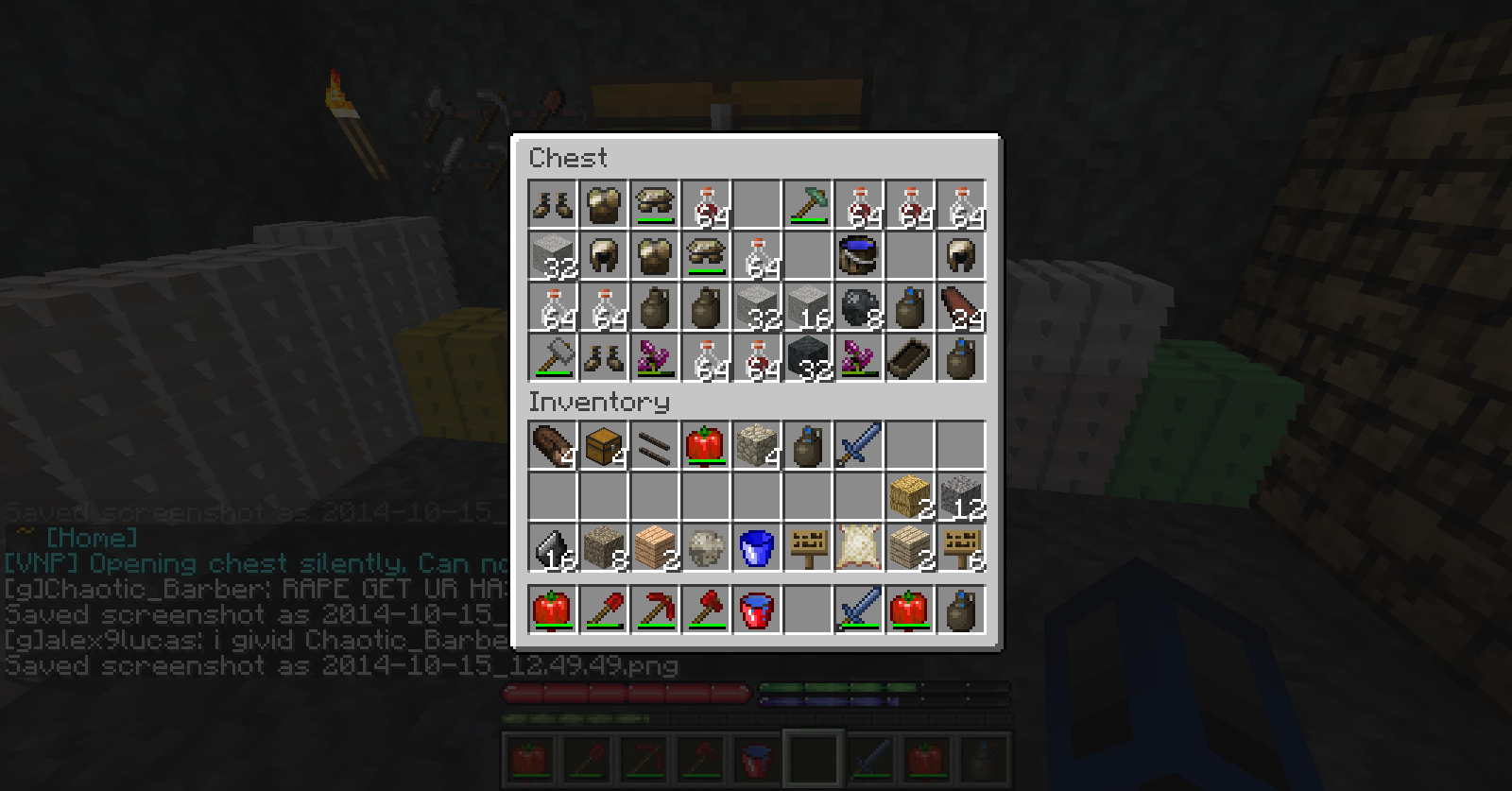The image size is (1512, 791).
Task: Choose the gravel stack of 12
Action: (961, 497)
